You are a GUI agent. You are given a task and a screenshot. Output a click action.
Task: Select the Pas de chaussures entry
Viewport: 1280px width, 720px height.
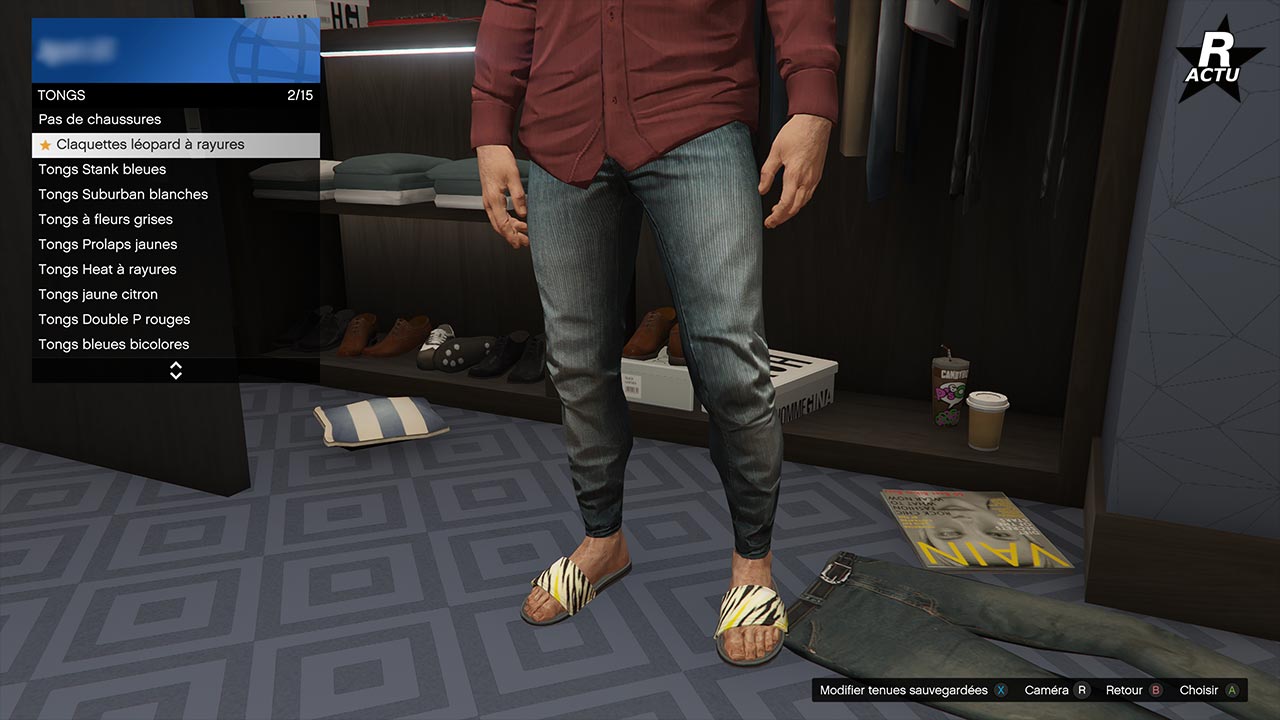(100, 120)
